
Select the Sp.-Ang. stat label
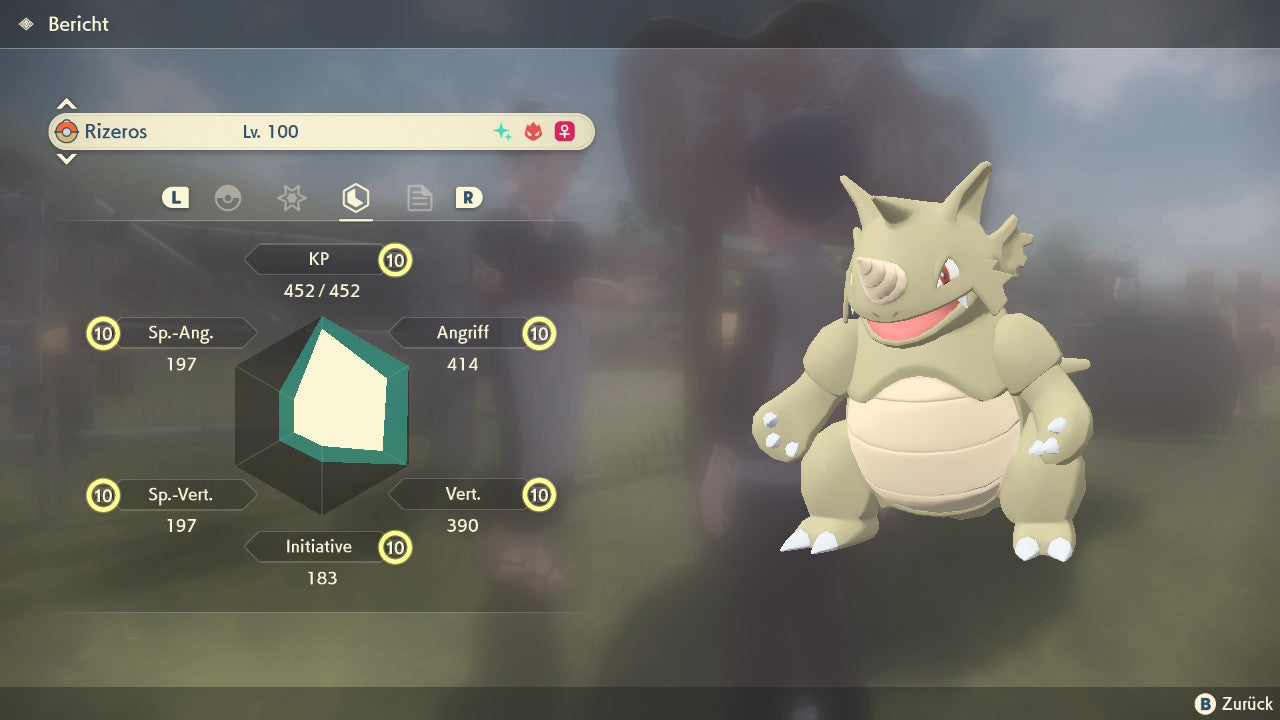pyautogui.click(x=181, y=333)
